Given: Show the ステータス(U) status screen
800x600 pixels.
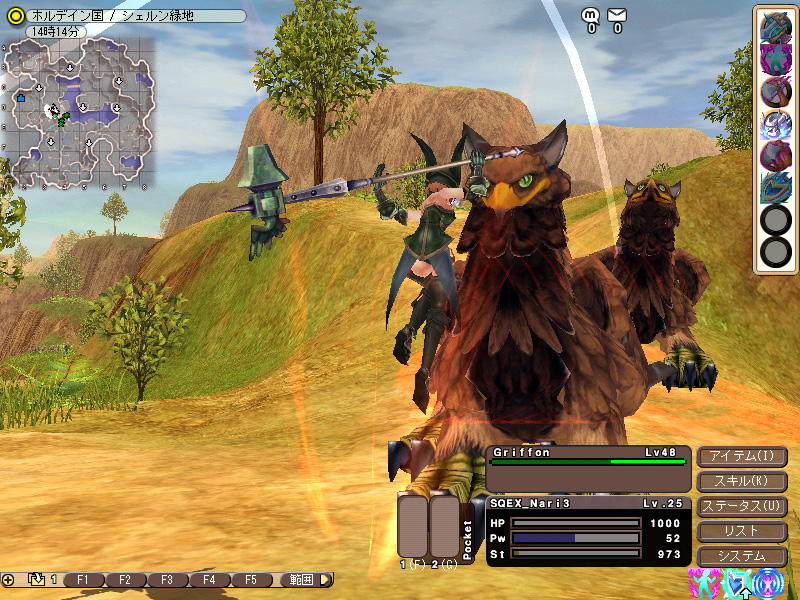Looking at the screenshot, I should (x=741, y=507).
